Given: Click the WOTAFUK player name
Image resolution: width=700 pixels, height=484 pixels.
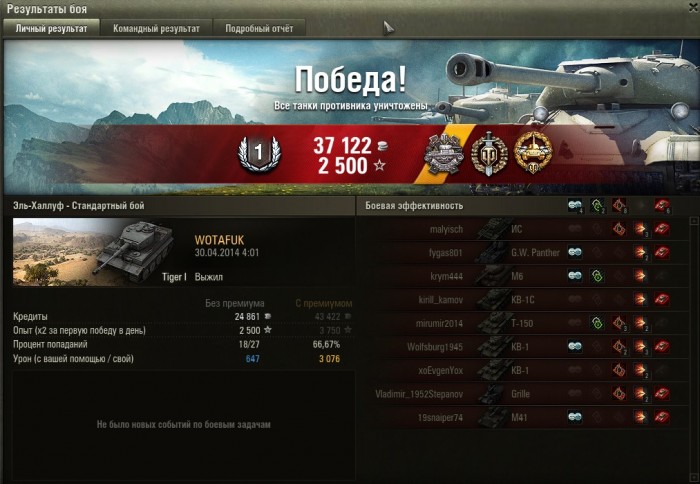Looking at the screenshot, I should [219, 239].
